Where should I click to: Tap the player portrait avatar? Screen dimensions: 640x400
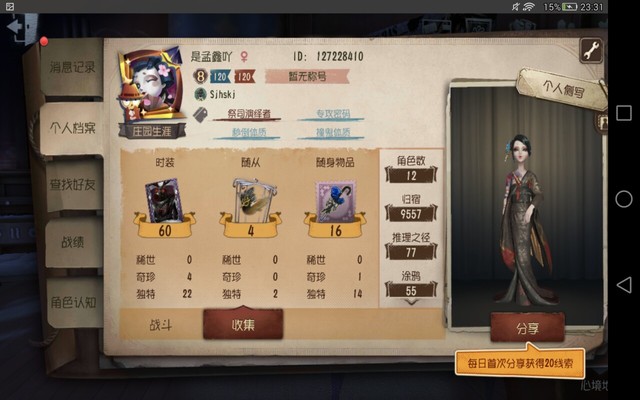click(x=150, y=83)
